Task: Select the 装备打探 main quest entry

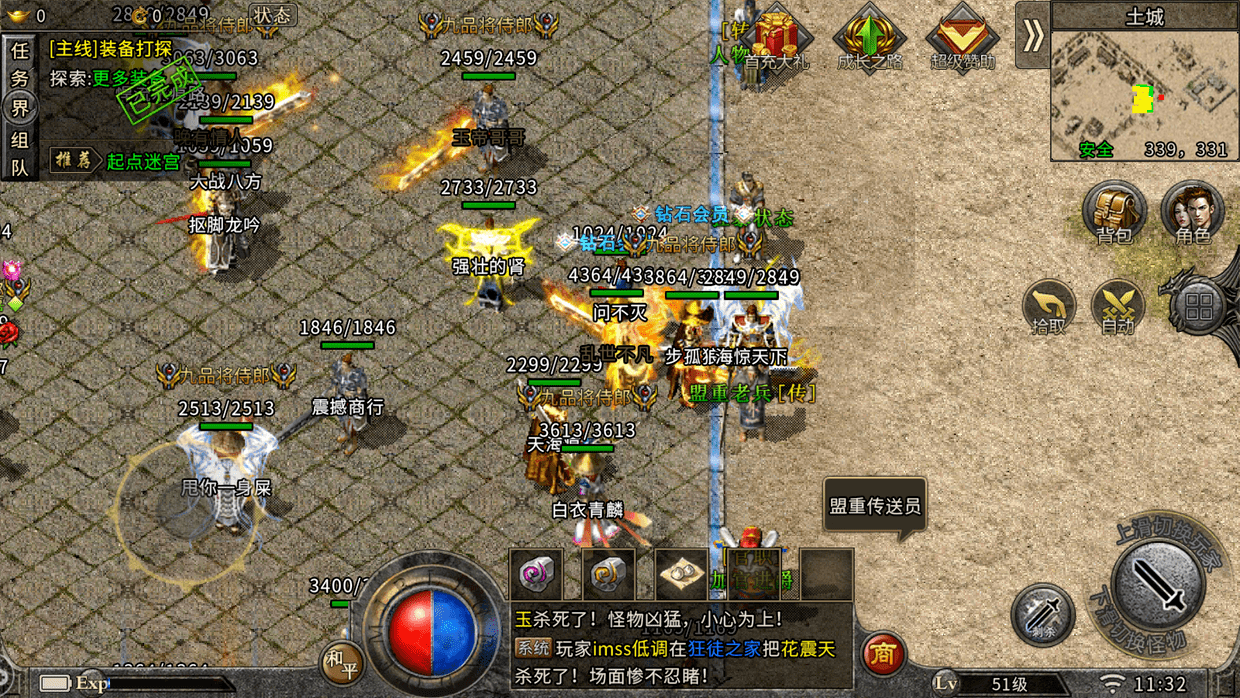Action: tap(110, 49)
